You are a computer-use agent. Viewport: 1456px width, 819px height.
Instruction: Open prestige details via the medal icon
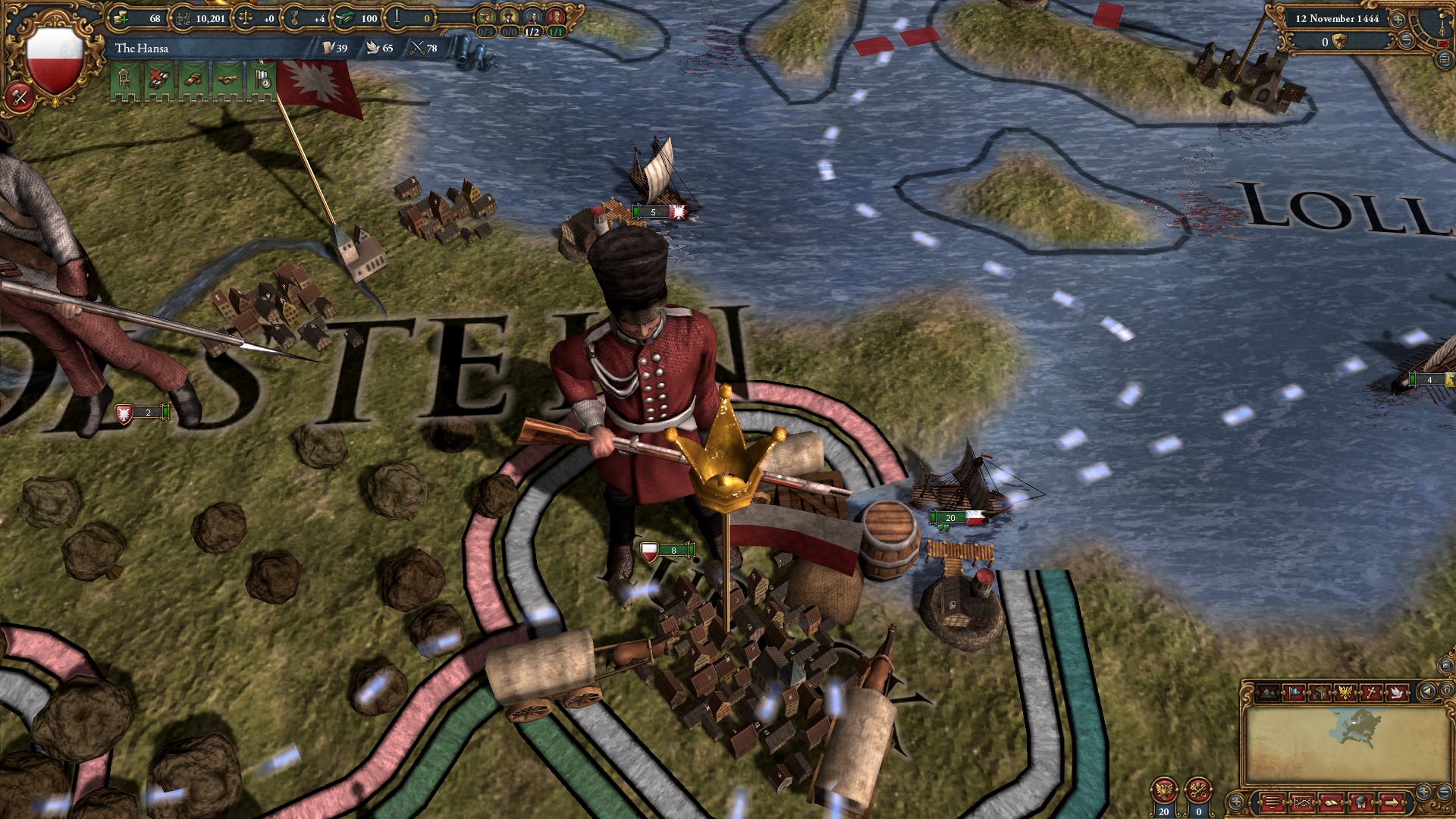(294, 18)
